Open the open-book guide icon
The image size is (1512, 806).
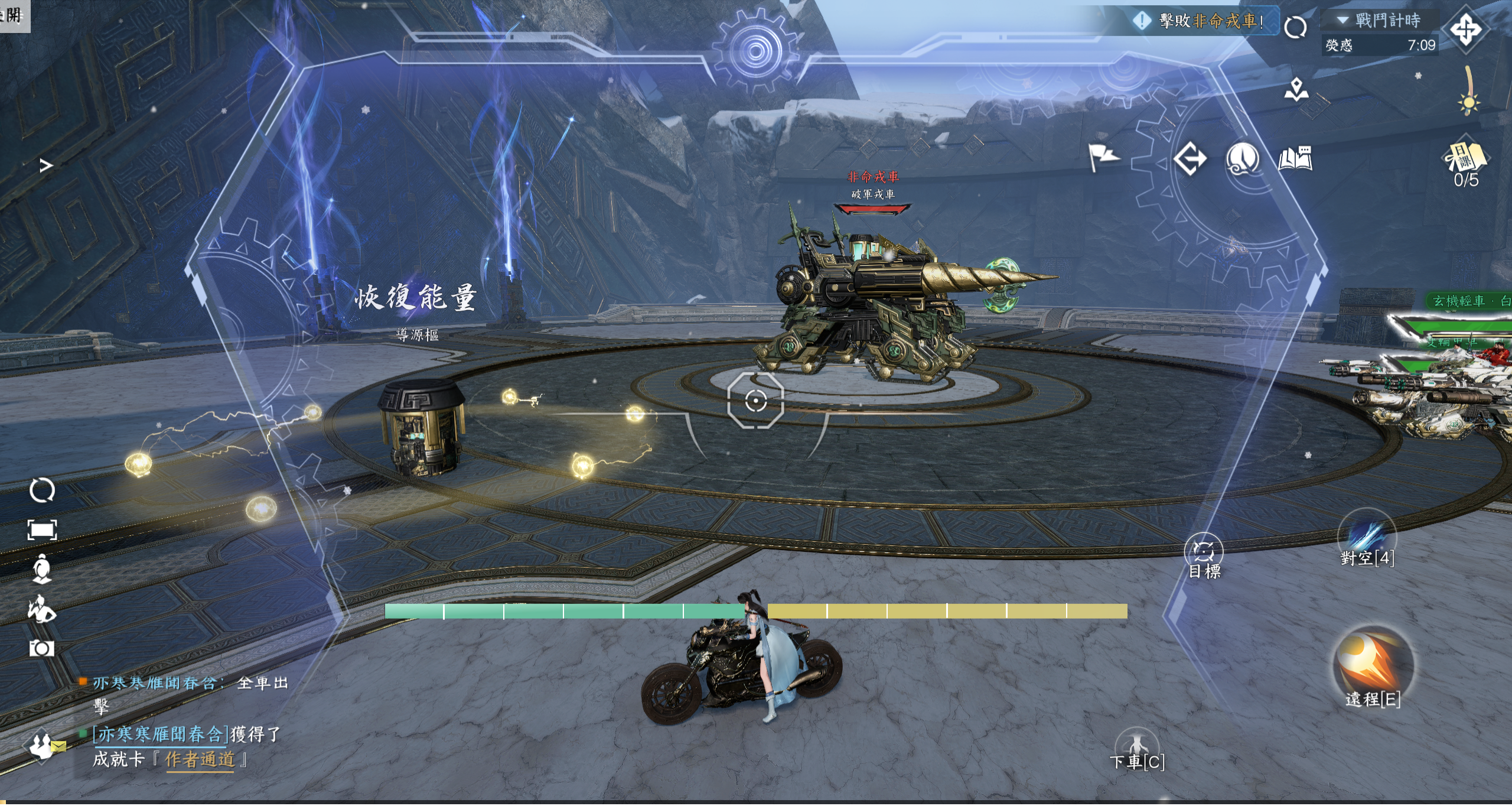[1295, 158]
